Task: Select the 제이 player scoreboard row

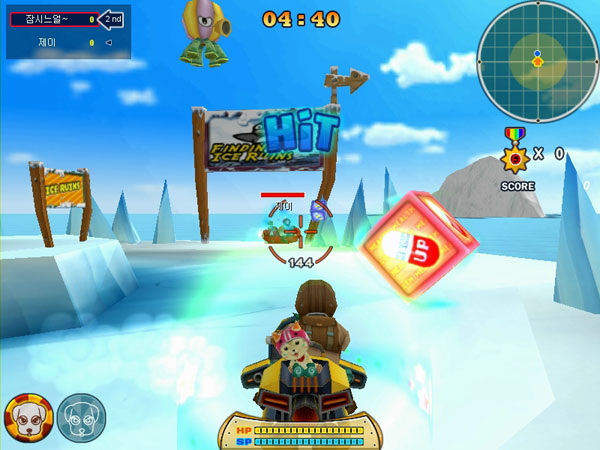Action: pos(53,42)
